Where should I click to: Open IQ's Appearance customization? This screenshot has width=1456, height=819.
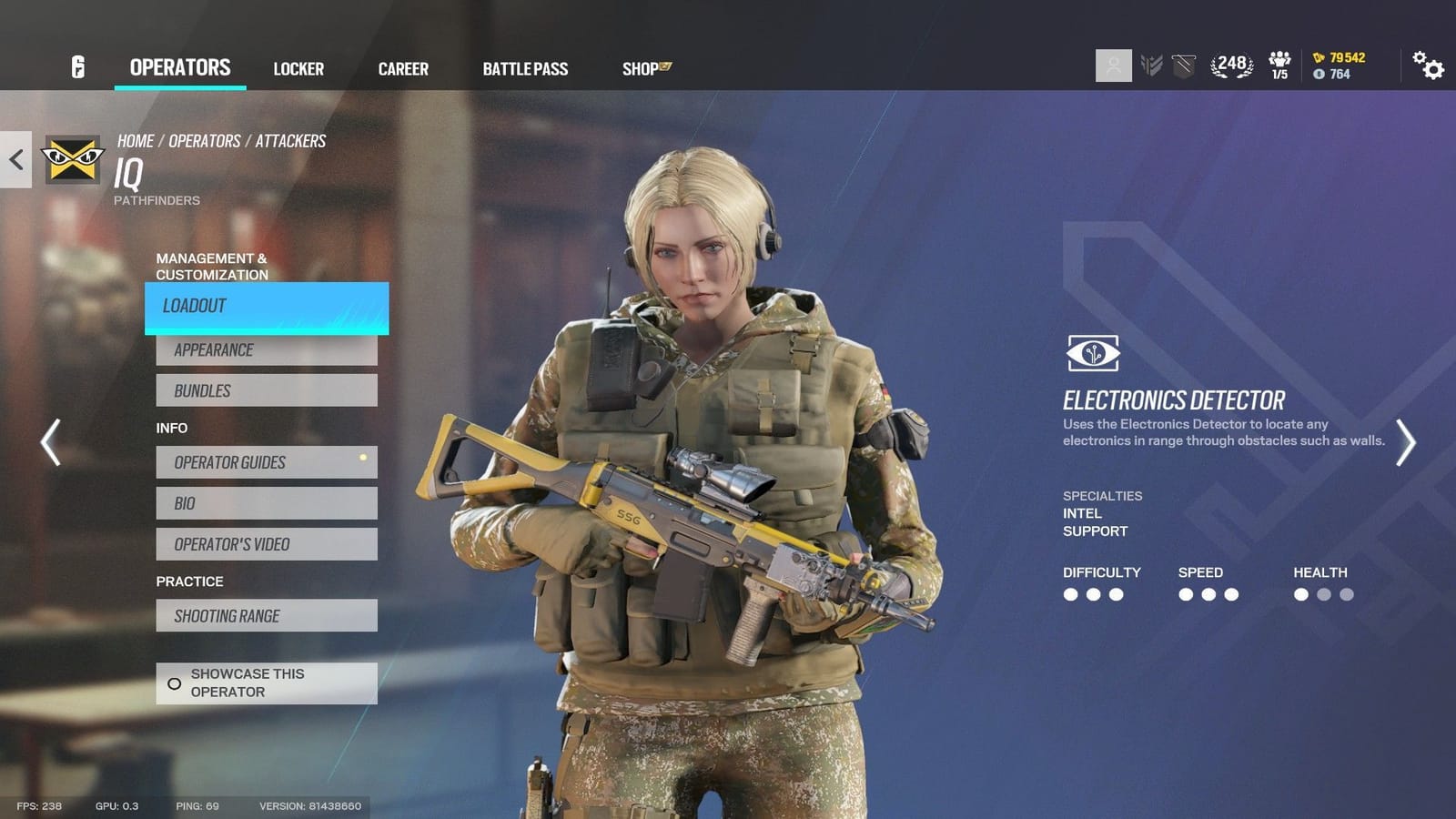(x=266, y=349)
